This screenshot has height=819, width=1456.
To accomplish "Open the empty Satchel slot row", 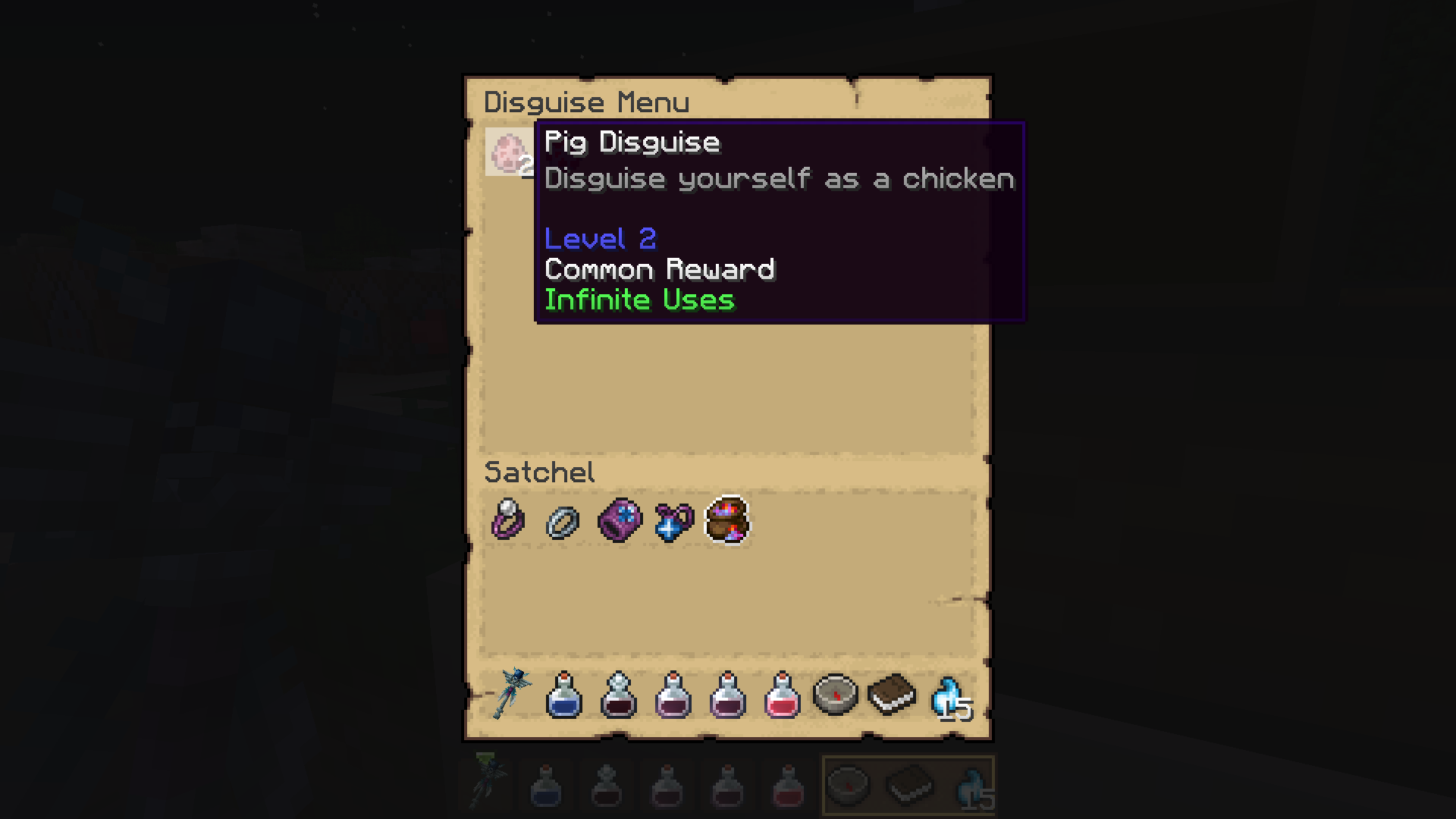I will (728, 599).
